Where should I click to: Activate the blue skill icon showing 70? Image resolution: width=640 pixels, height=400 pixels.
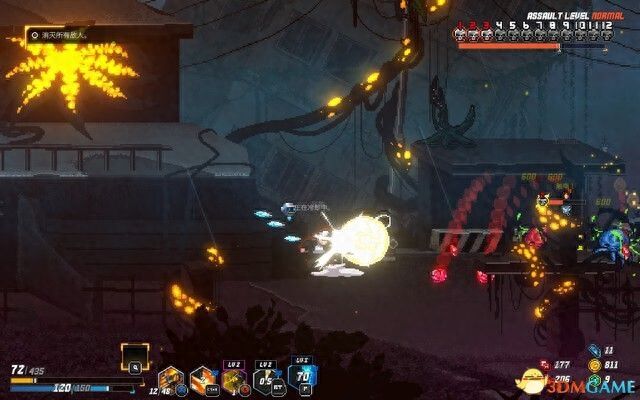tap(301, 376)
